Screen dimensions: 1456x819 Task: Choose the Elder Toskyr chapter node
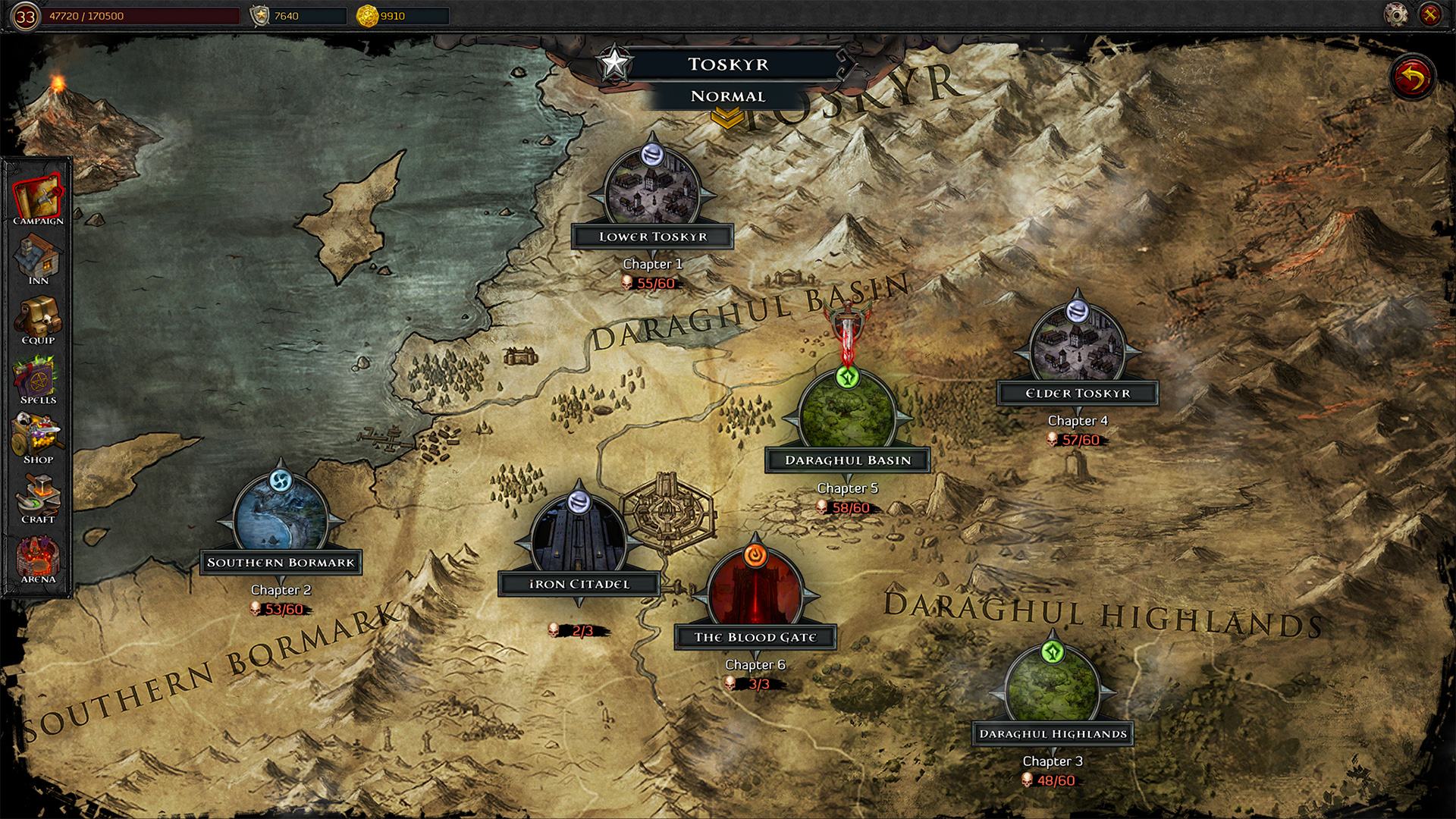click(x=1078, y=346)
